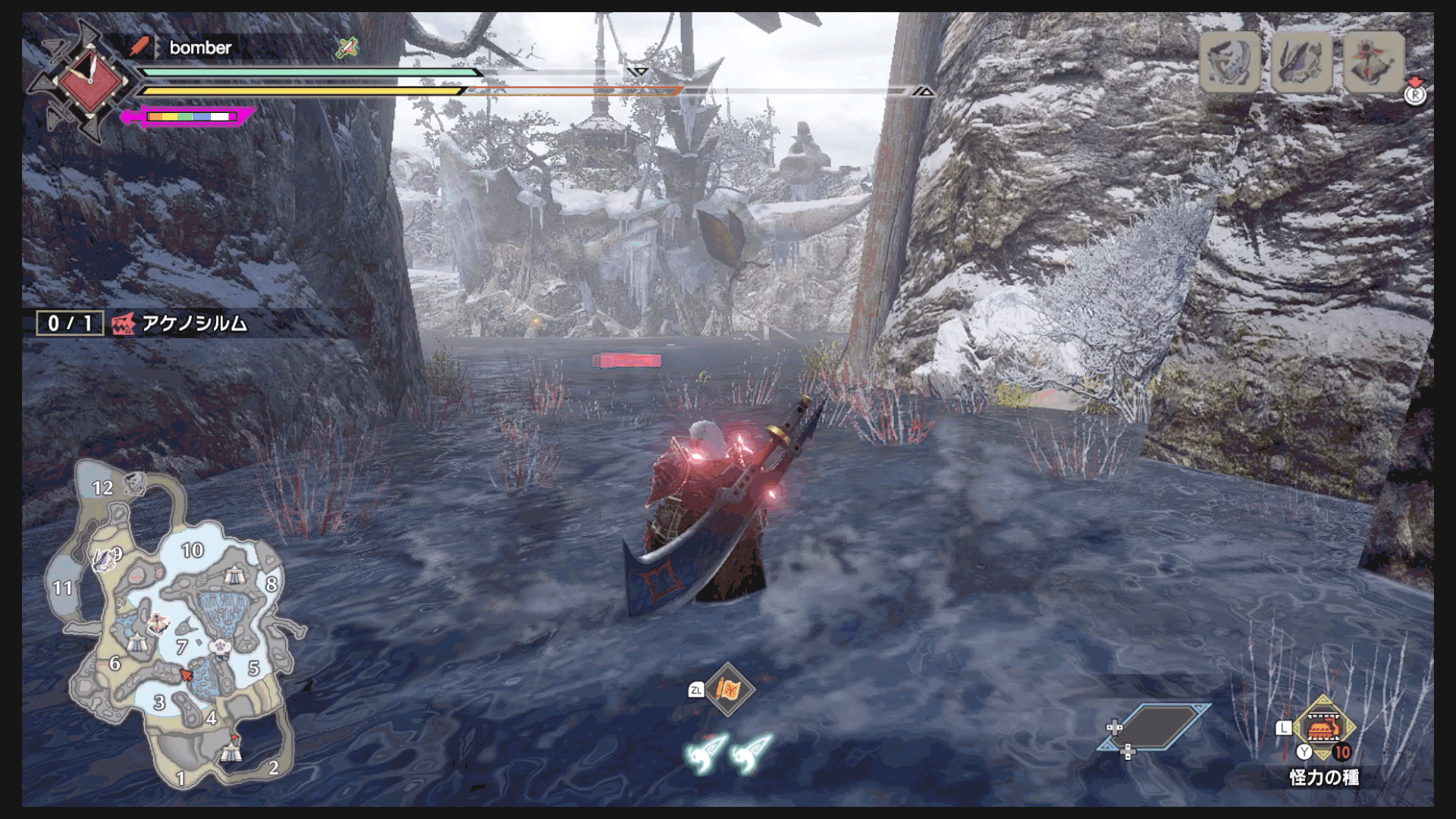Select the monster marker near area 12
This screenshot has width=1456, height=819.
135,482
